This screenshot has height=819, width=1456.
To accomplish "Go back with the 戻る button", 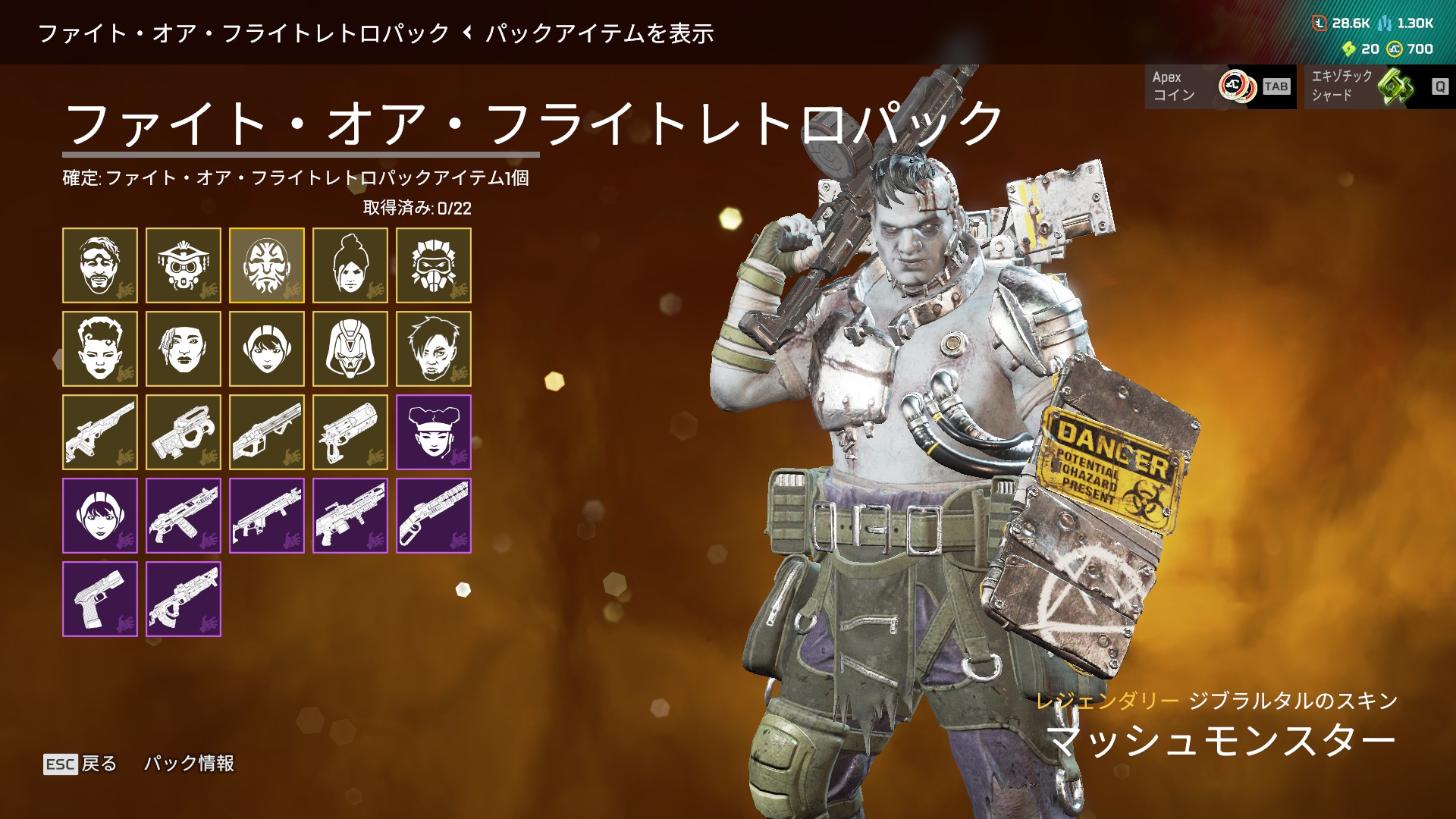I will click(x=81, y=764).
